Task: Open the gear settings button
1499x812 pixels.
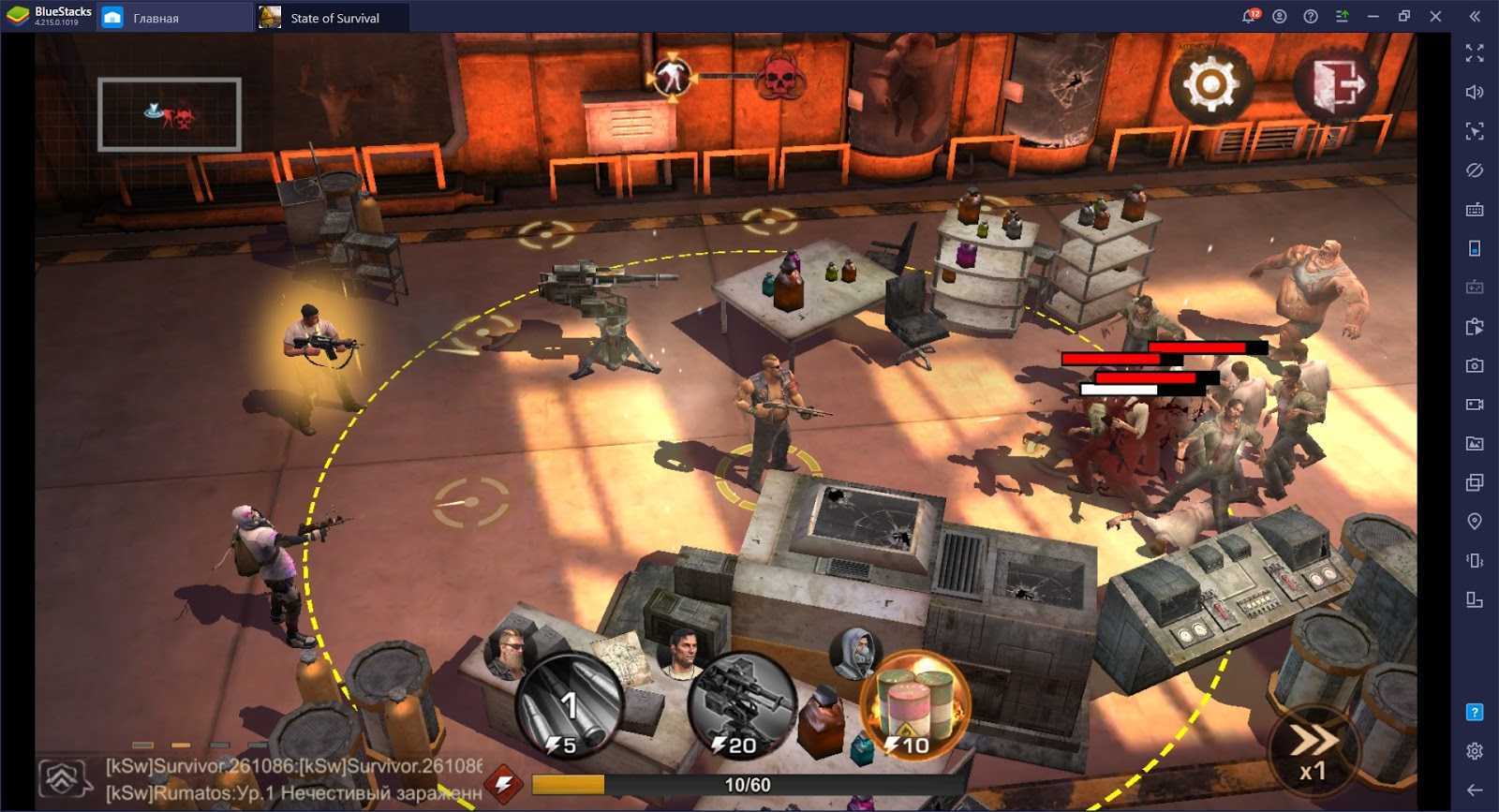Action: (x=1210, y=85)
